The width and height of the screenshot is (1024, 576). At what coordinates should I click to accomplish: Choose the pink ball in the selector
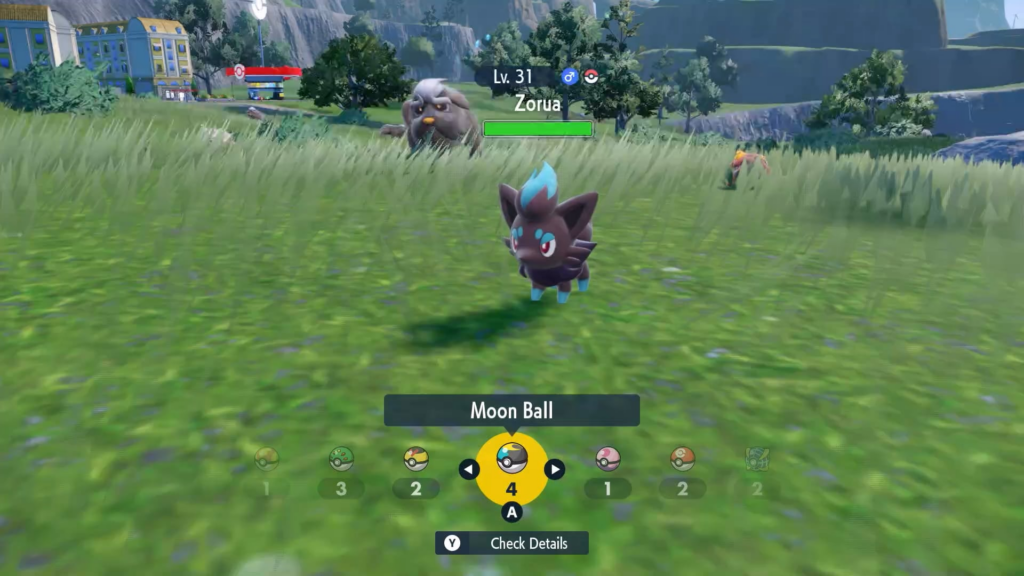[608, 459]
